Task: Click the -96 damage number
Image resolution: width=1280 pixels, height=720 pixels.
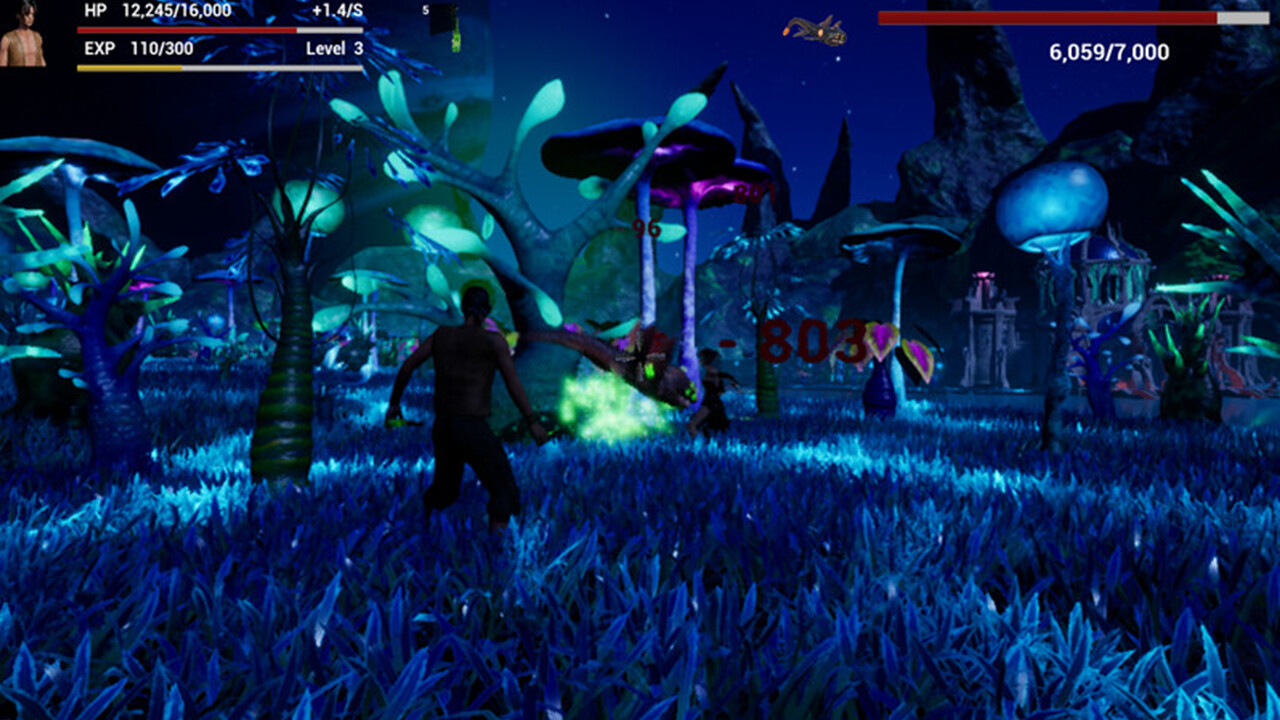Action: [644, 229]
